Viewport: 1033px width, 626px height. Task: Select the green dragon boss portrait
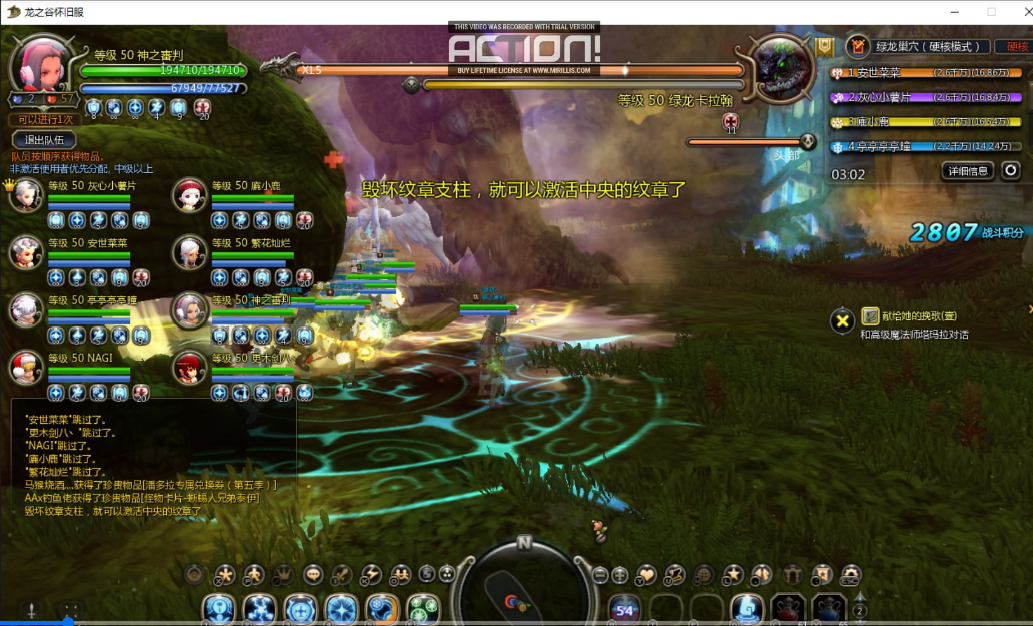779,67
